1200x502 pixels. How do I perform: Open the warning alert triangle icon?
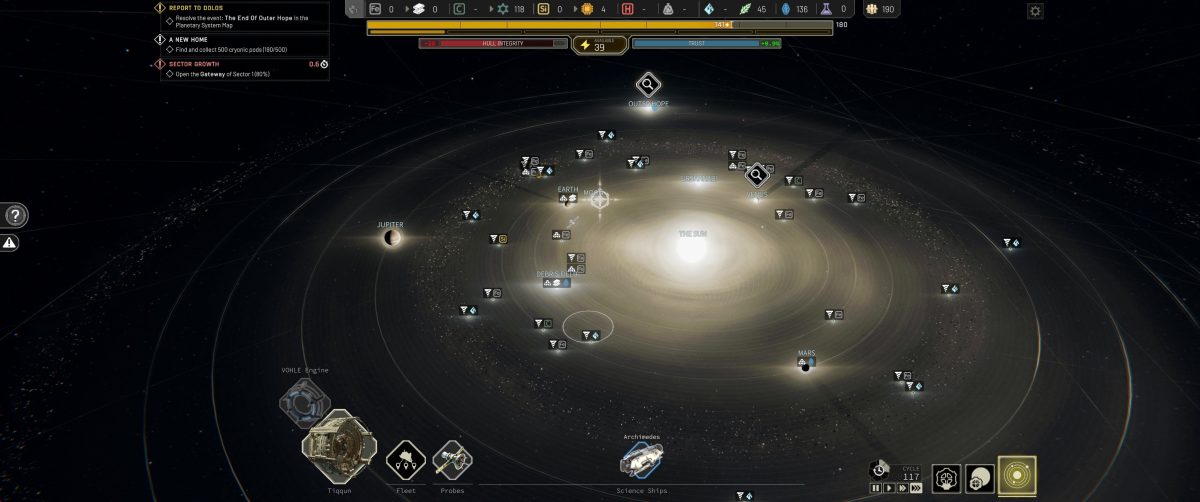pos(9,243)
